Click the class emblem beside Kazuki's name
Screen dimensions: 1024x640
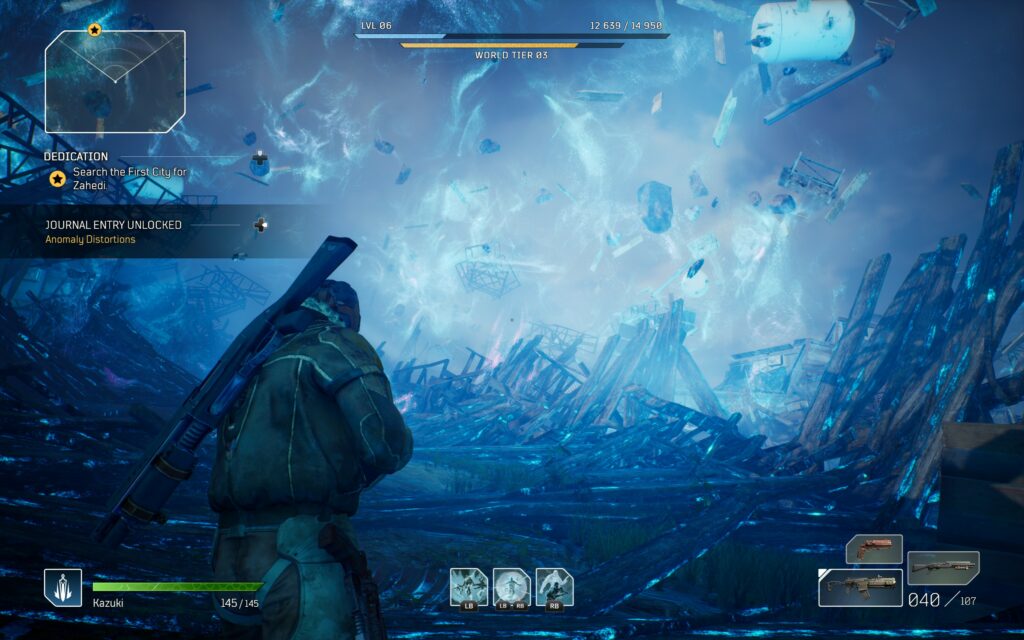click(x=63, y=587)
